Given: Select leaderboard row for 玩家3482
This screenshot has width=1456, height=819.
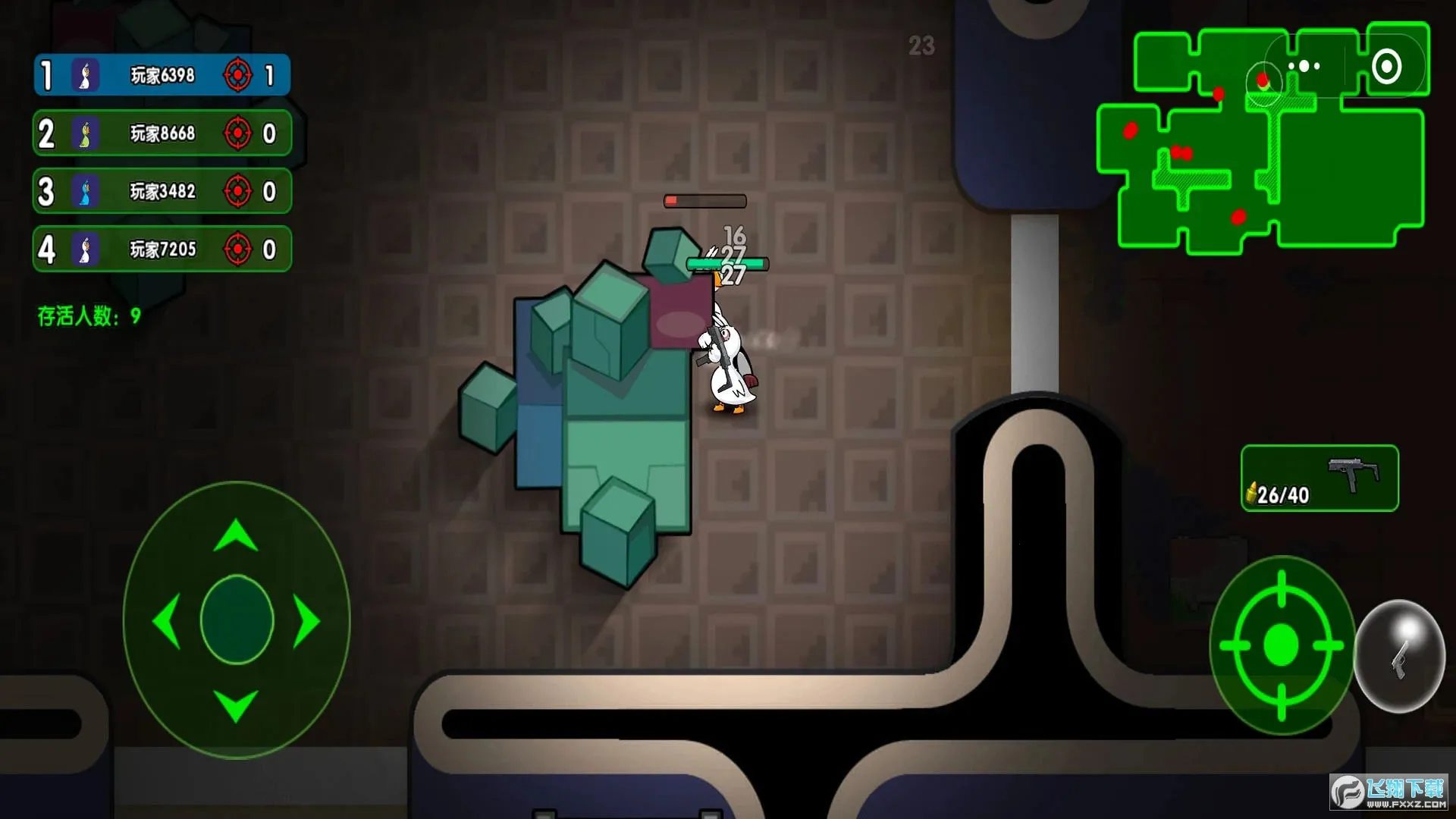Looking at the screenshot, I should click(x=162, y=191).
